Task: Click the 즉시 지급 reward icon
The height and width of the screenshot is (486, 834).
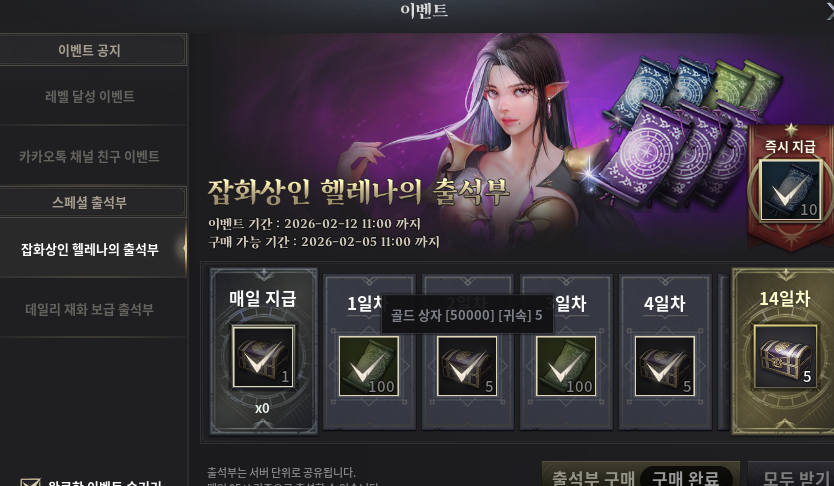Action: [789, 189]
